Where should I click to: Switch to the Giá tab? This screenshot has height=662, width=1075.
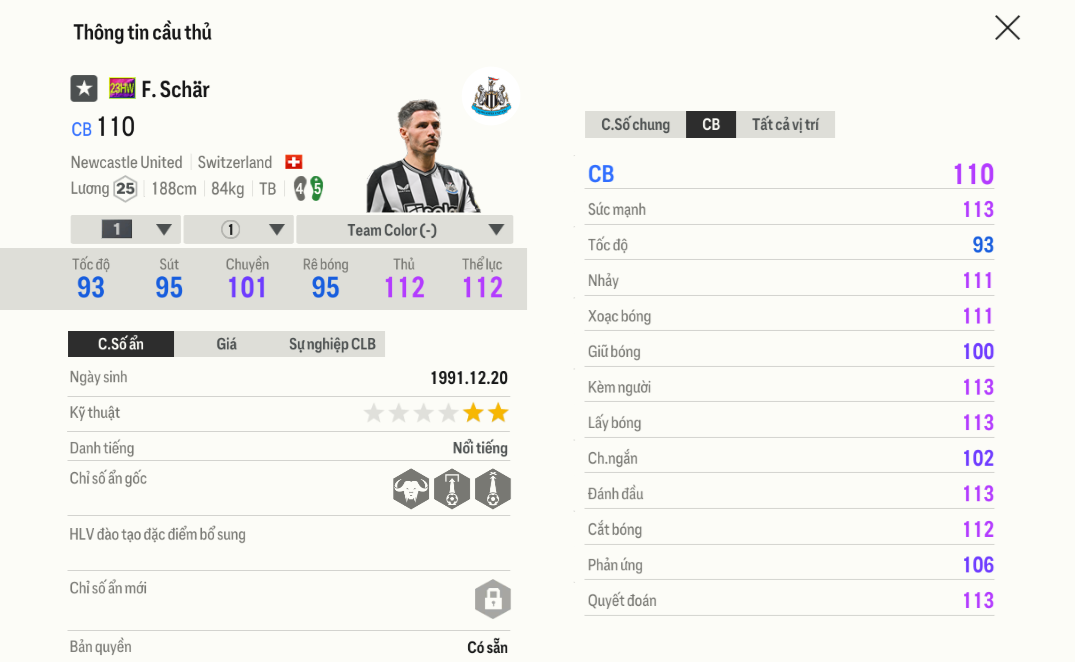tap(227, 344)
